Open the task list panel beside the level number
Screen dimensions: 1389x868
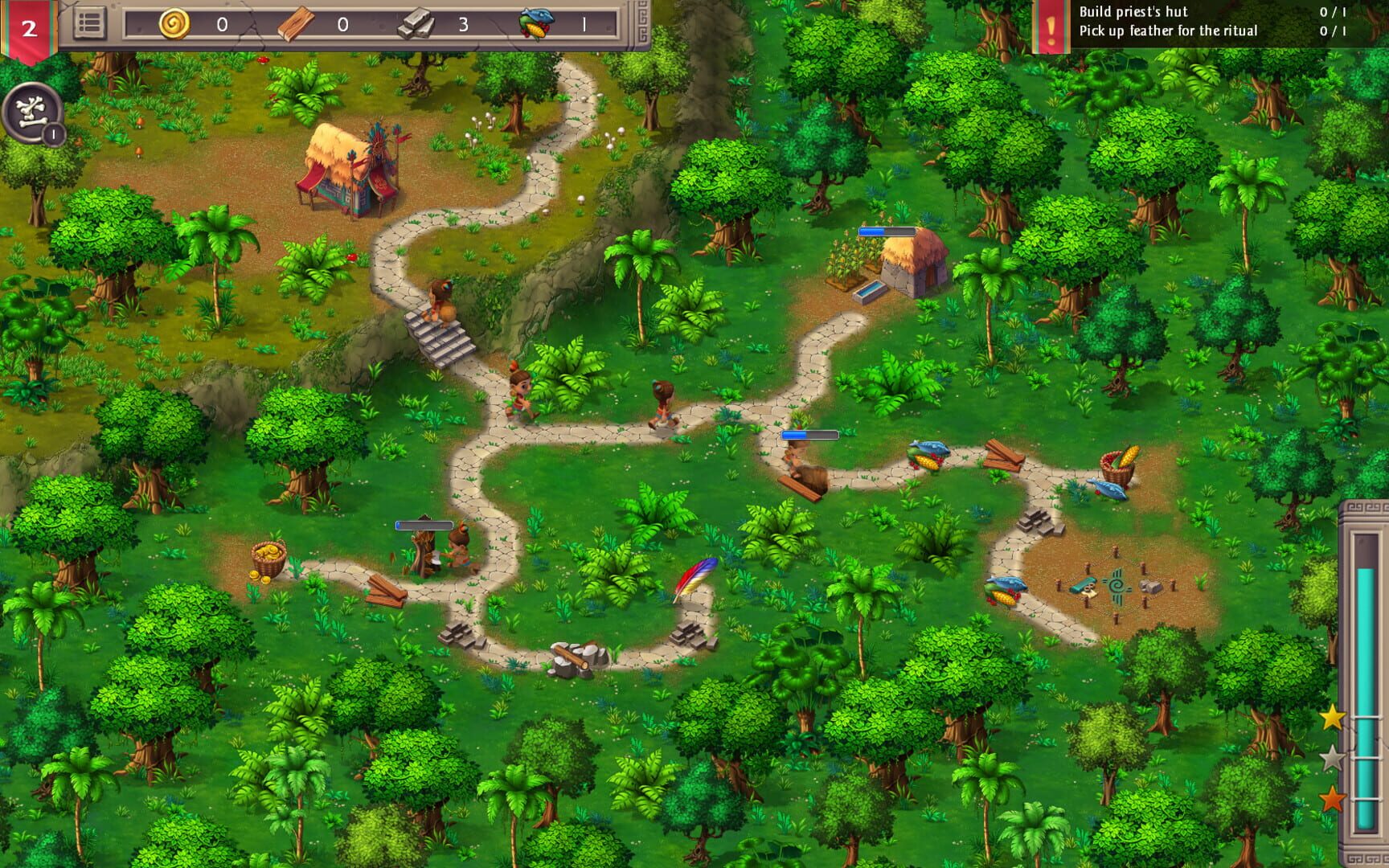click(91, 23)
